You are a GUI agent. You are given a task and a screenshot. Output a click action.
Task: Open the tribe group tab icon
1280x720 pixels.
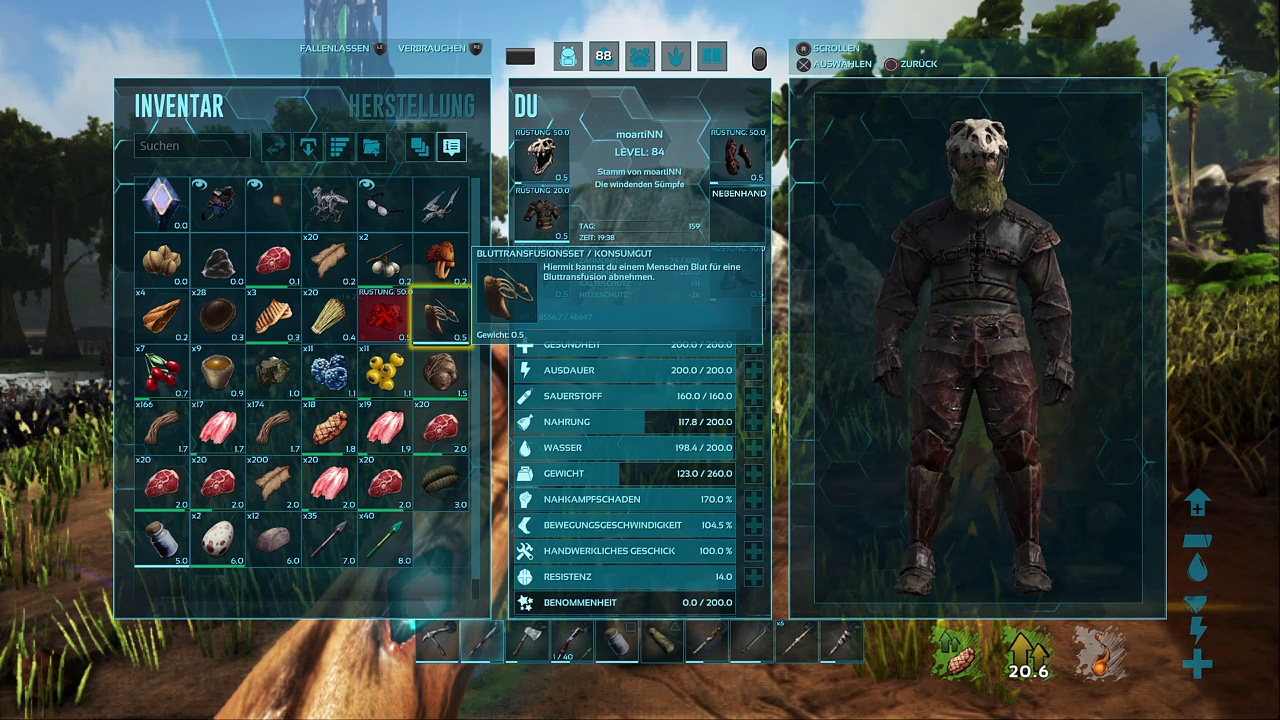point(639,57)
